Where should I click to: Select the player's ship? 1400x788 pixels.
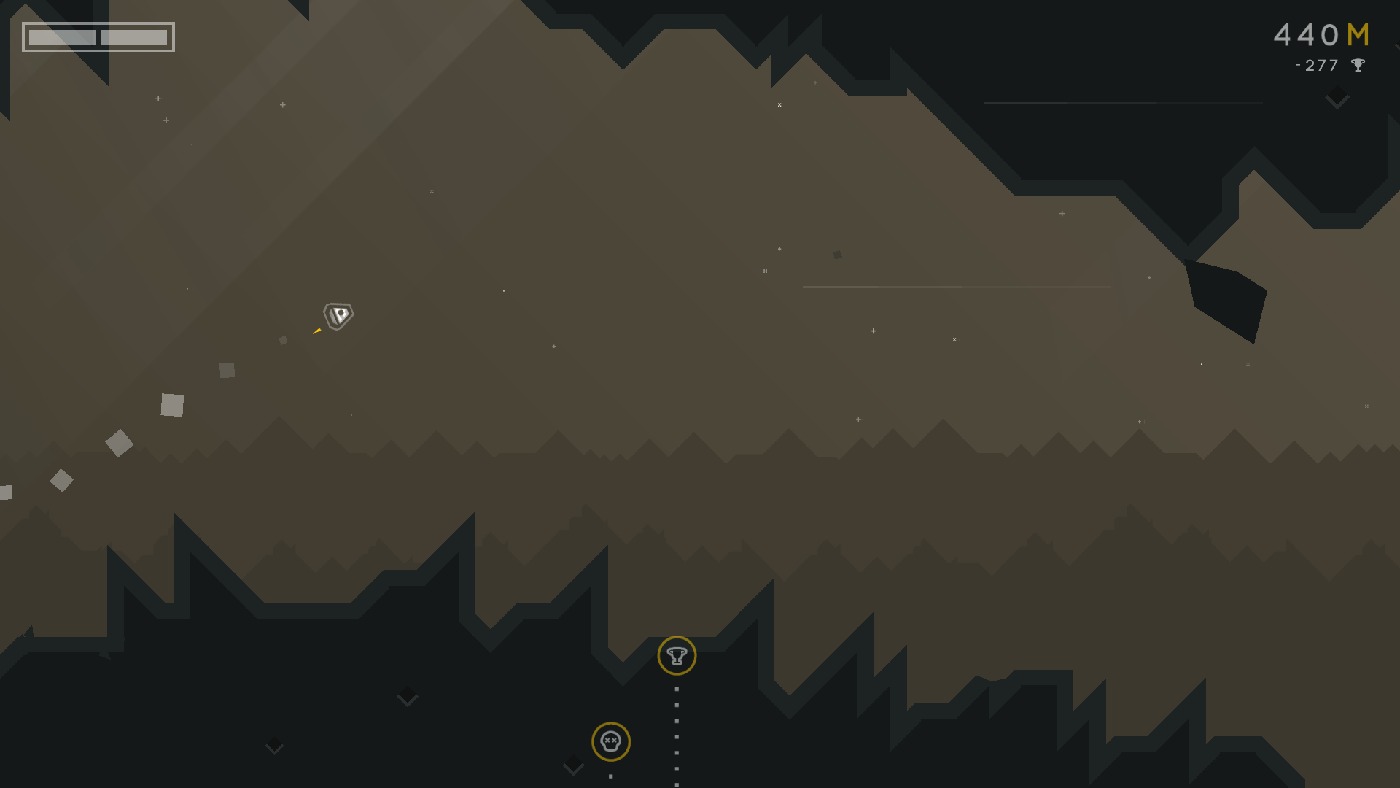point(337,316)
